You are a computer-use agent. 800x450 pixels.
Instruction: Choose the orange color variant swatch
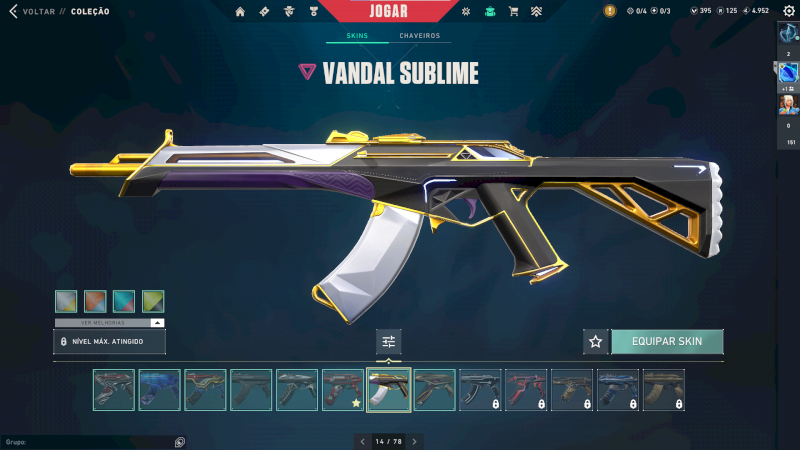[95, 301]
